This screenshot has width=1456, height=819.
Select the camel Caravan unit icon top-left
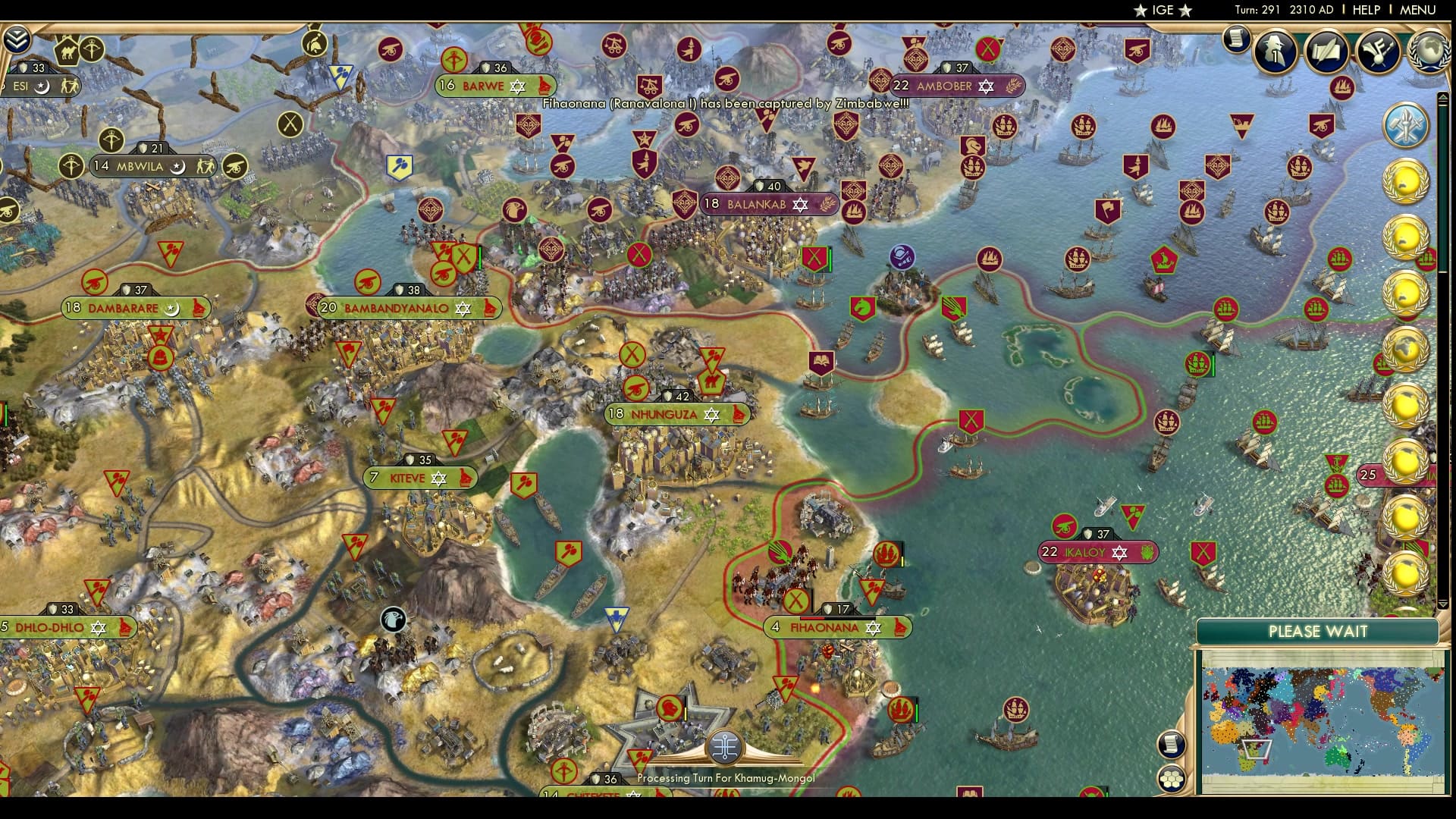pos(67,49)
